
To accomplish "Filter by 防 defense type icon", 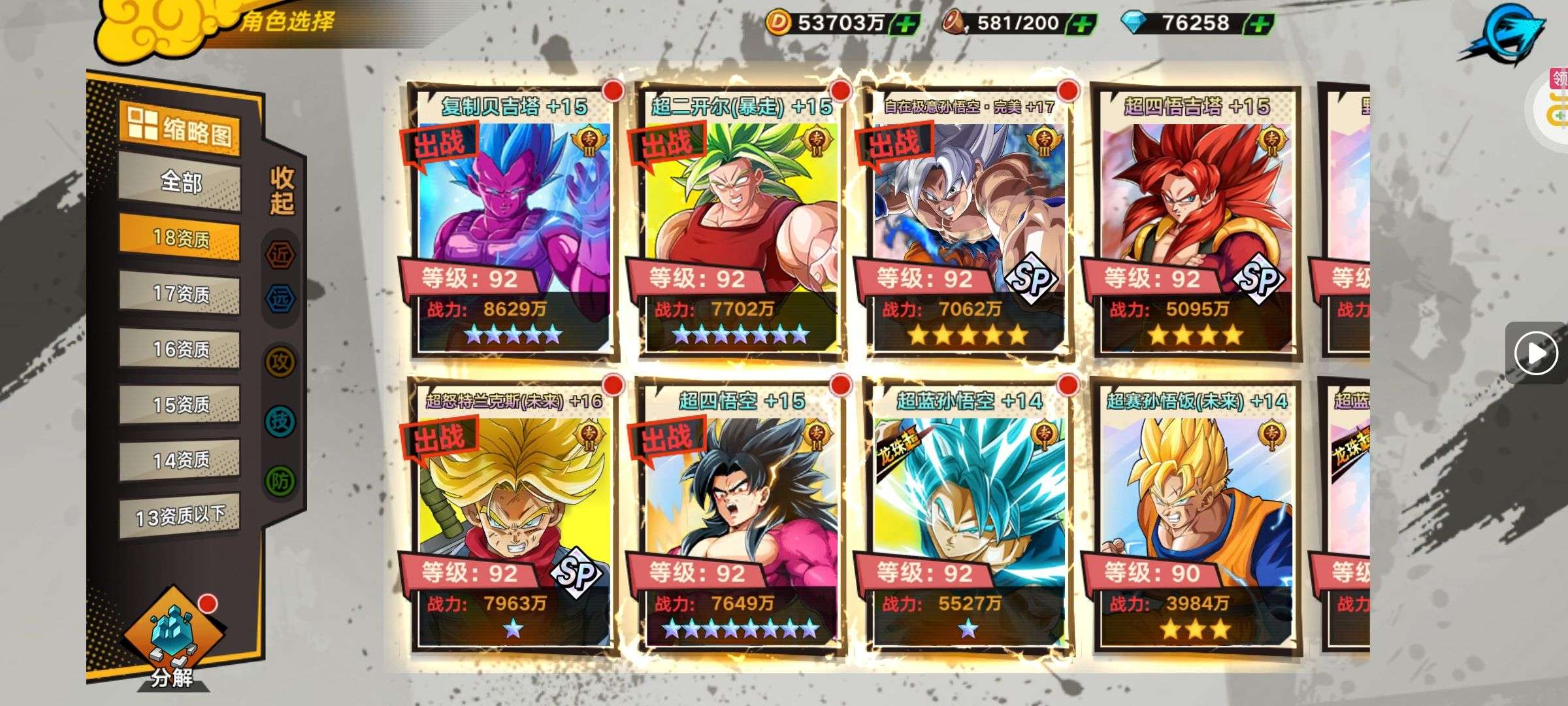I will point(280,481).
